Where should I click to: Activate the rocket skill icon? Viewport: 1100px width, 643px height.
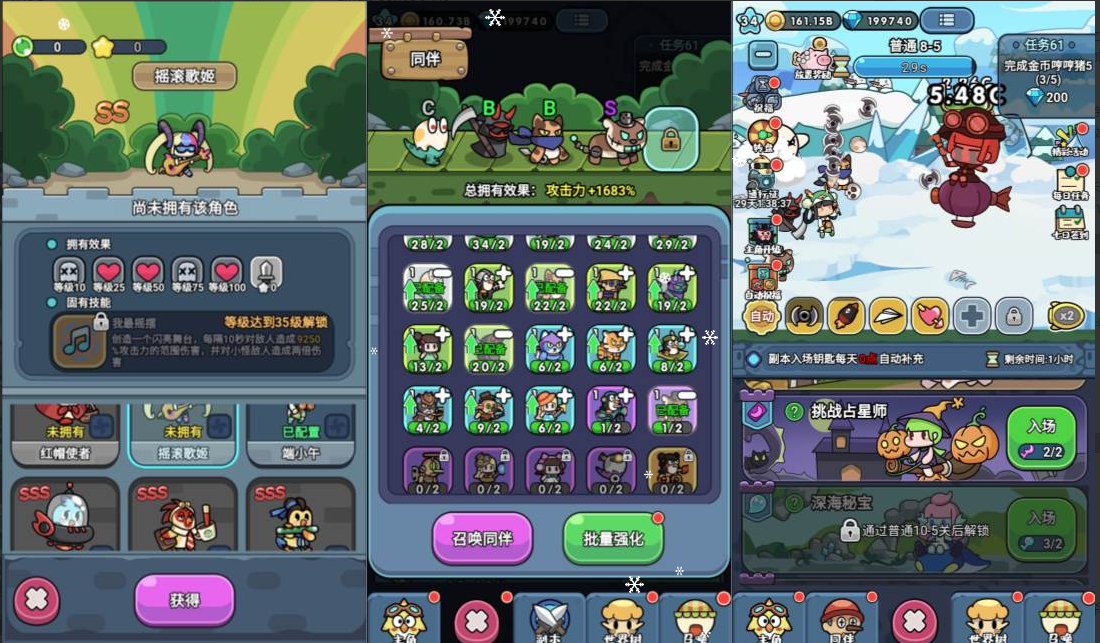coord(845,316)
